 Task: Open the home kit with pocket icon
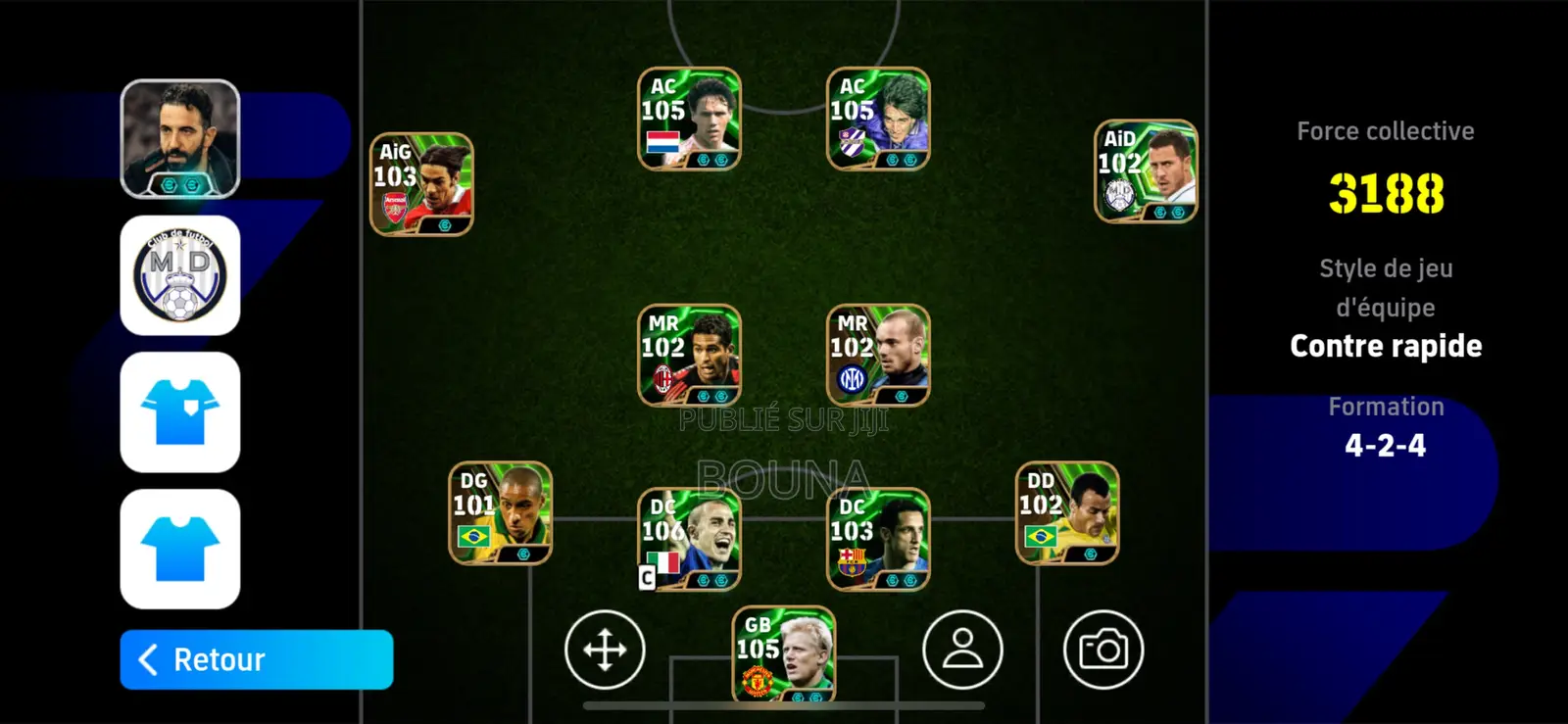click(x=180, y=413)
